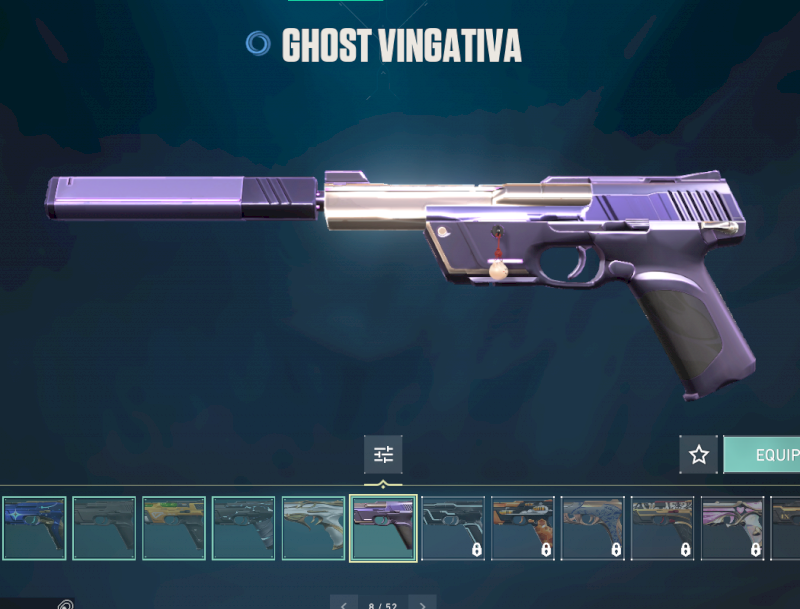
Task: Go to the previous skin page arrow
Action: pyautogui.click(x=343, y=603)
